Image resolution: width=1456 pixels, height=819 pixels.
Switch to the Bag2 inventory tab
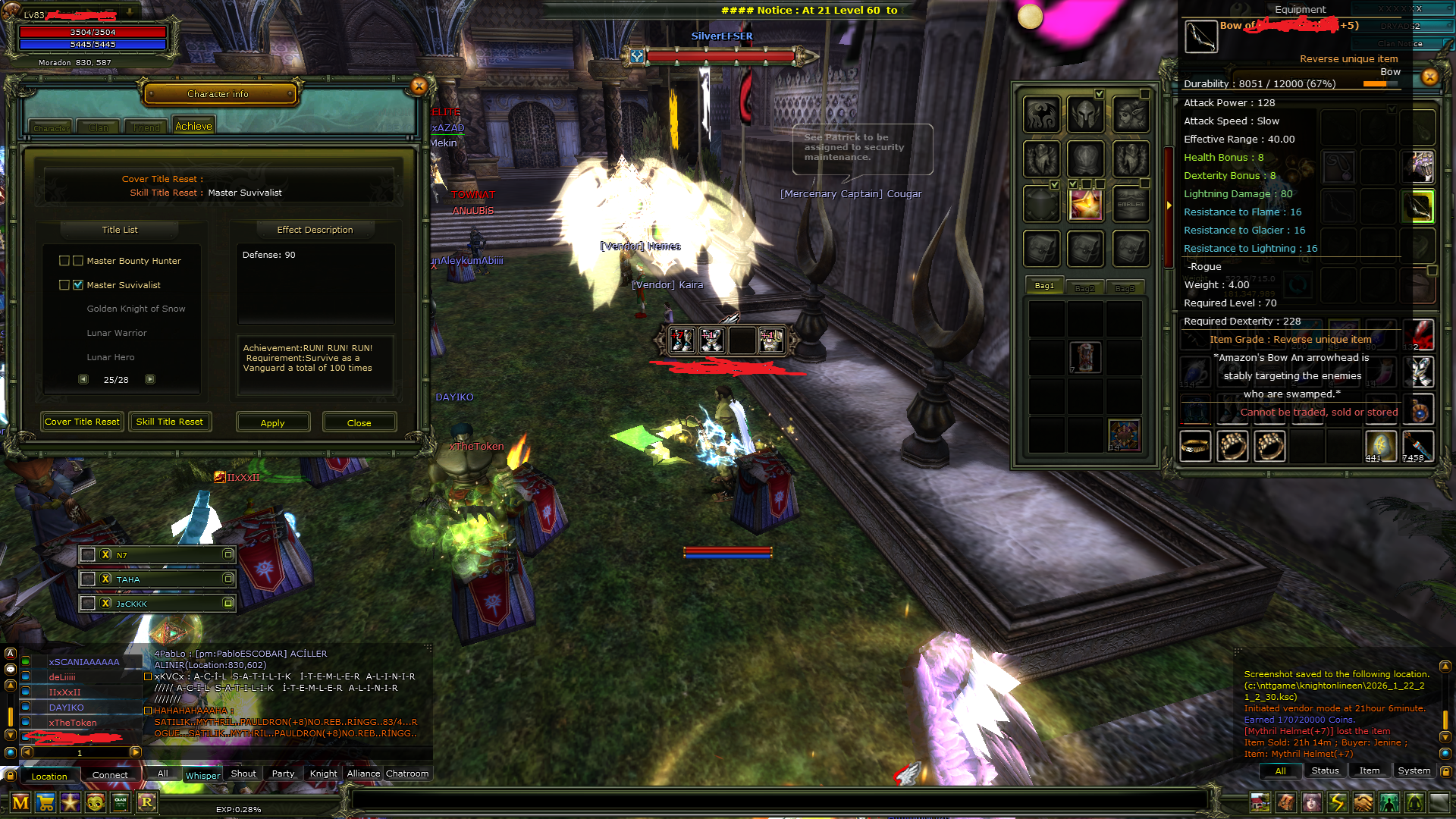pyautogui.click(x=1086, y=287)
